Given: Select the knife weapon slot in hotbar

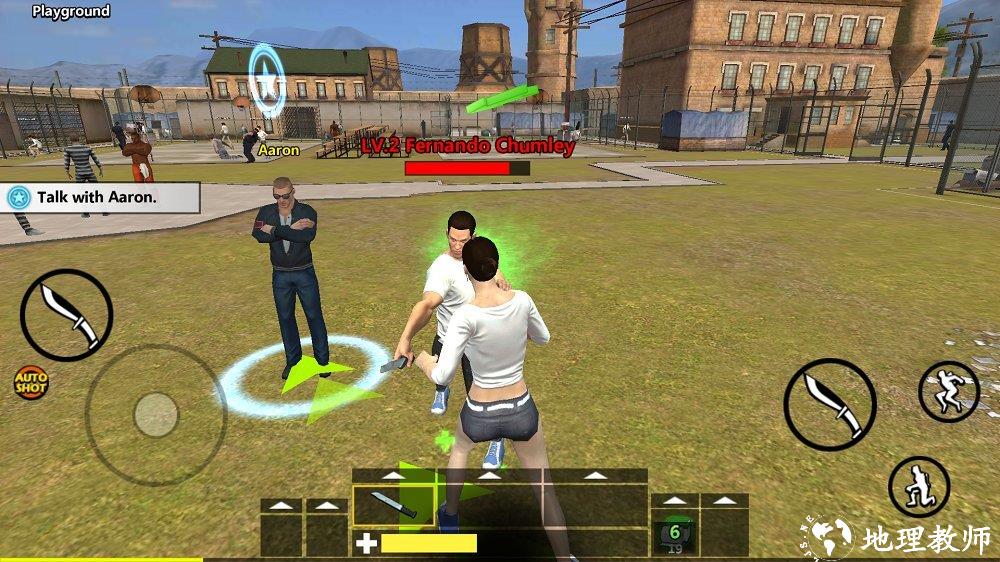Looking at the screenshot, I should point(393,506).
